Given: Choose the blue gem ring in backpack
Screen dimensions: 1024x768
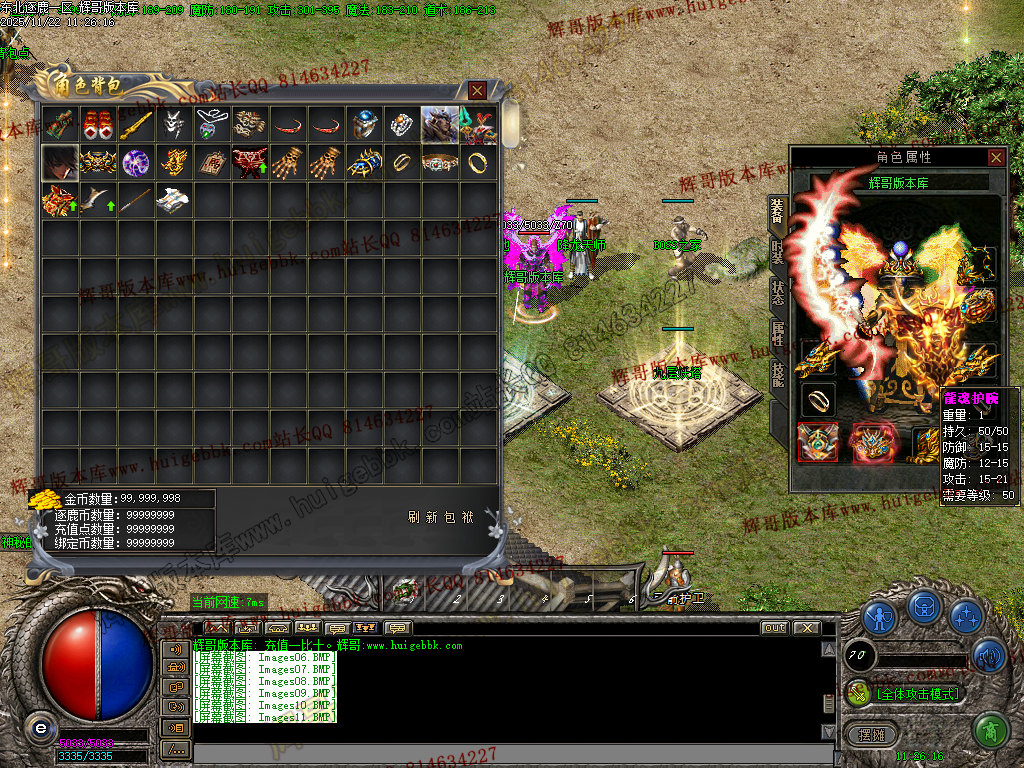Looking at the screenshot, I should pyautogui.click(x=364, y=125).
